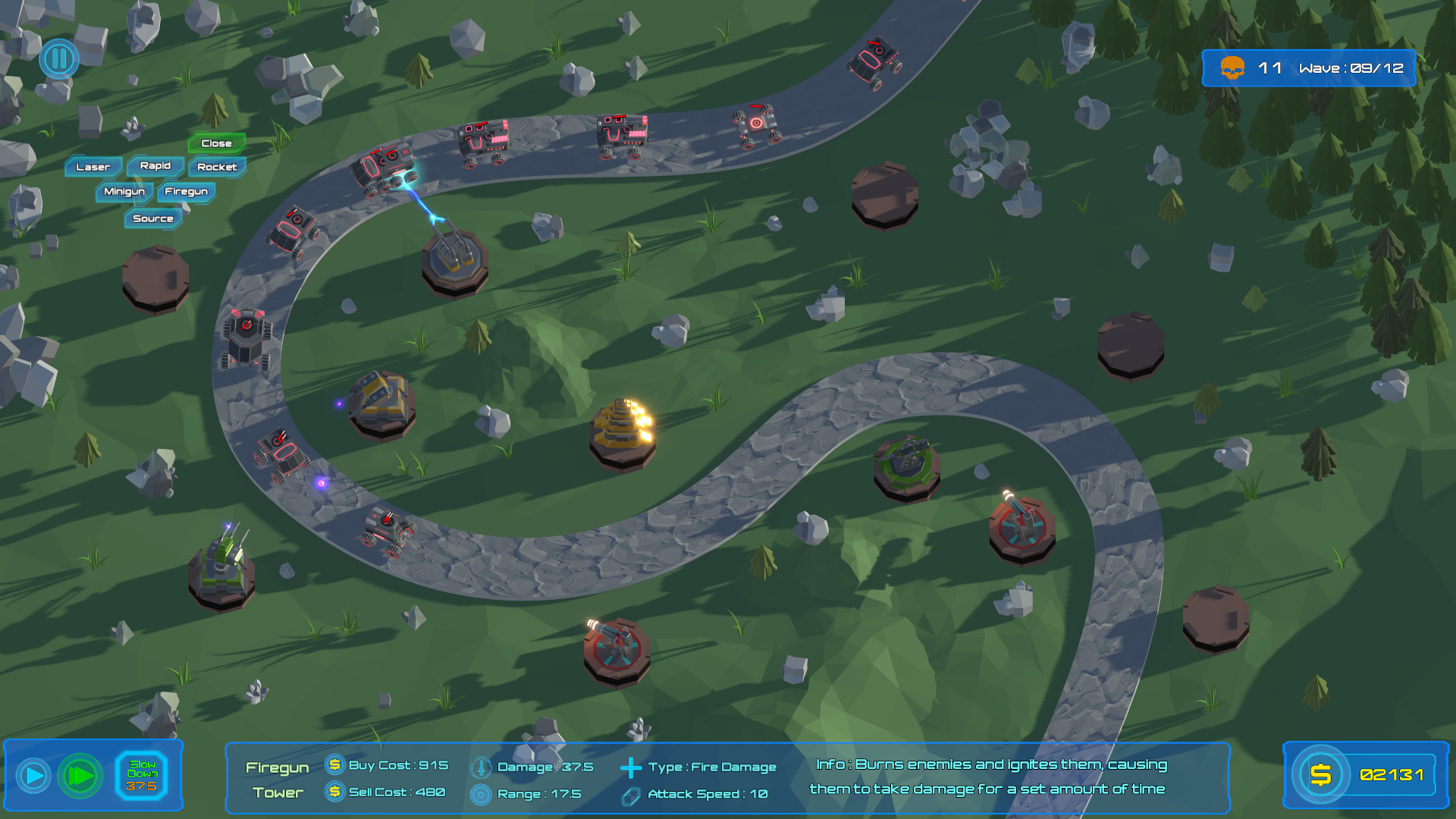Click the Range stat circle icon

click(x=480, y=793)
